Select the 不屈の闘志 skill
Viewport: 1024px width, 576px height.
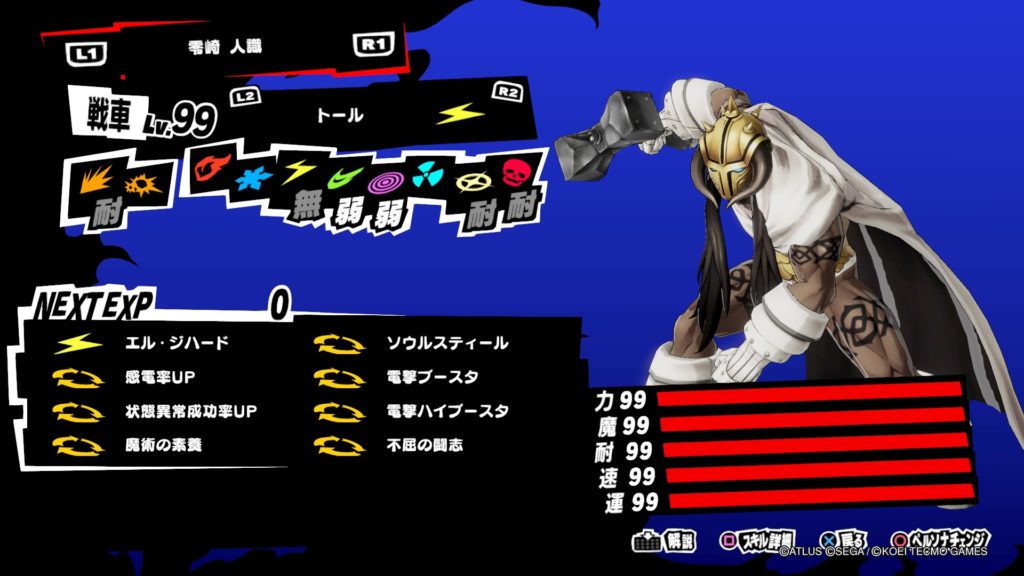425,444
